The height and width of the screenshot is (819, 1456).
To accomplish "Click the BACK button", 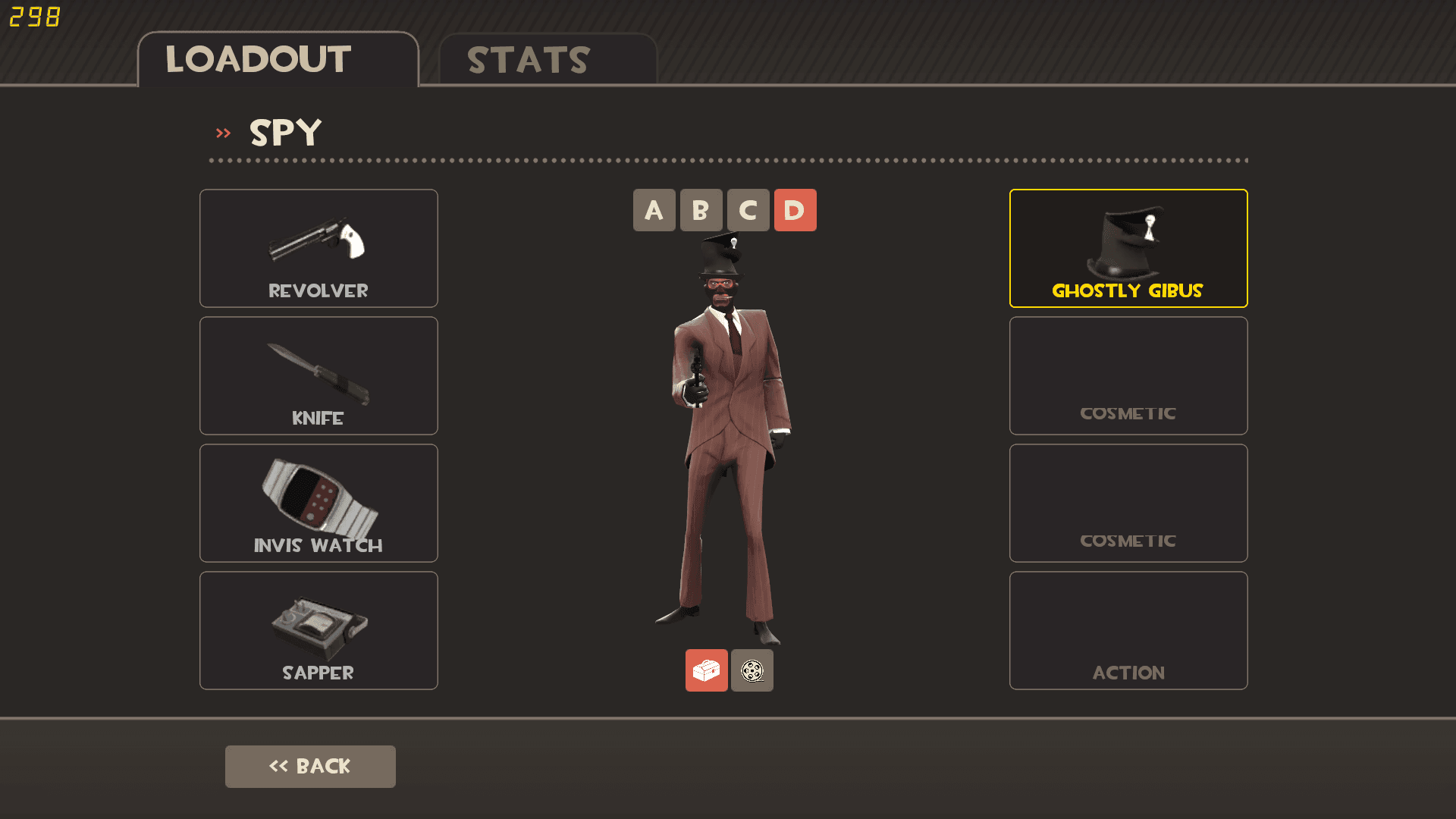I will pos(310,766).
